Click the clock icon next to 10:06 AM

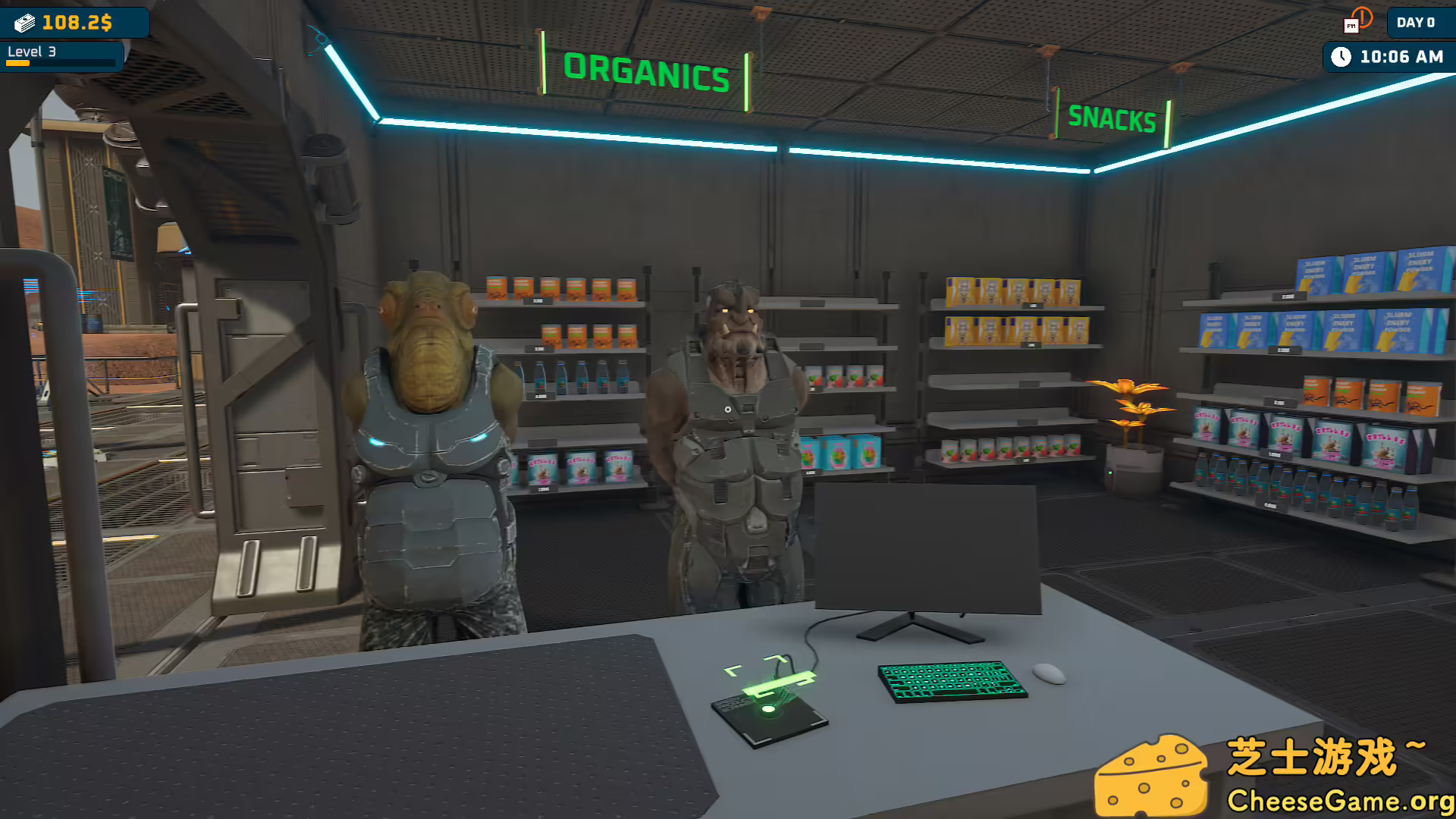click(1342, 55)
